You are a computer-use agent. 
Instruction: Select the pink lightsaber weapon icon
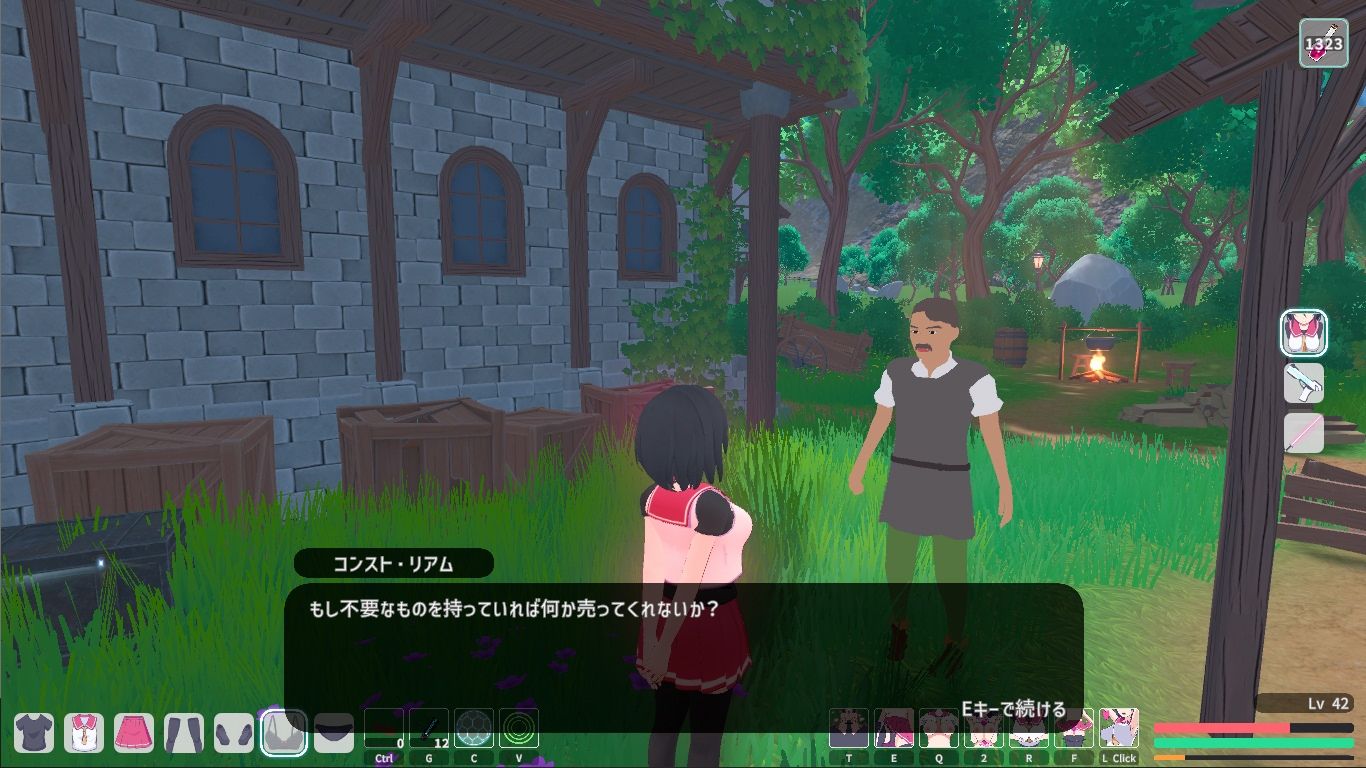click(x=1304, y=434)
